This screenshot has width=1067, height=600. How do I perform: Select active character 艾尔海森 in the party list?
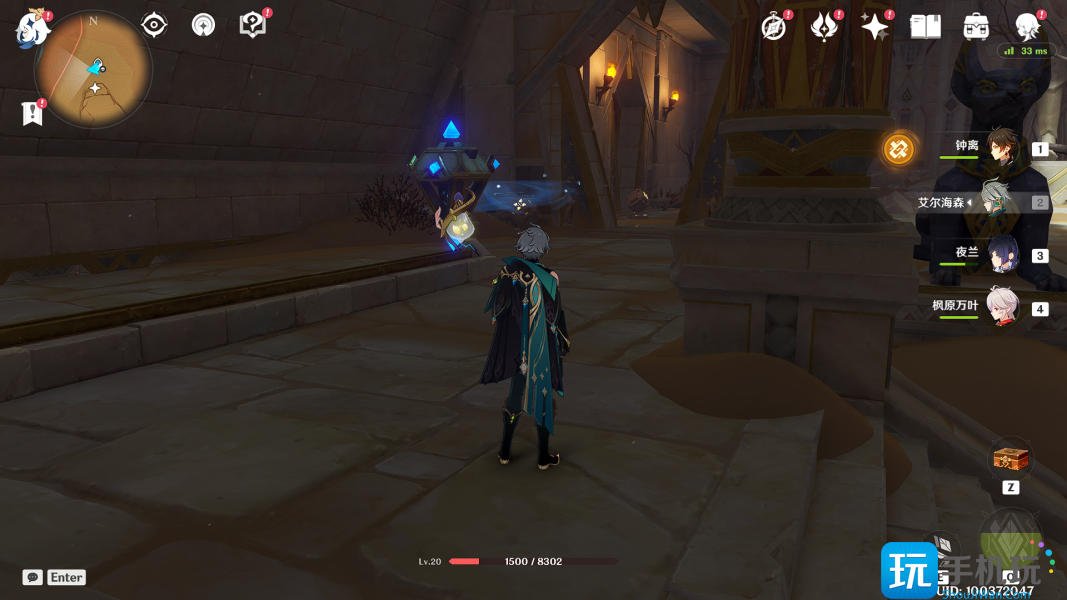(x=994, y=201)
